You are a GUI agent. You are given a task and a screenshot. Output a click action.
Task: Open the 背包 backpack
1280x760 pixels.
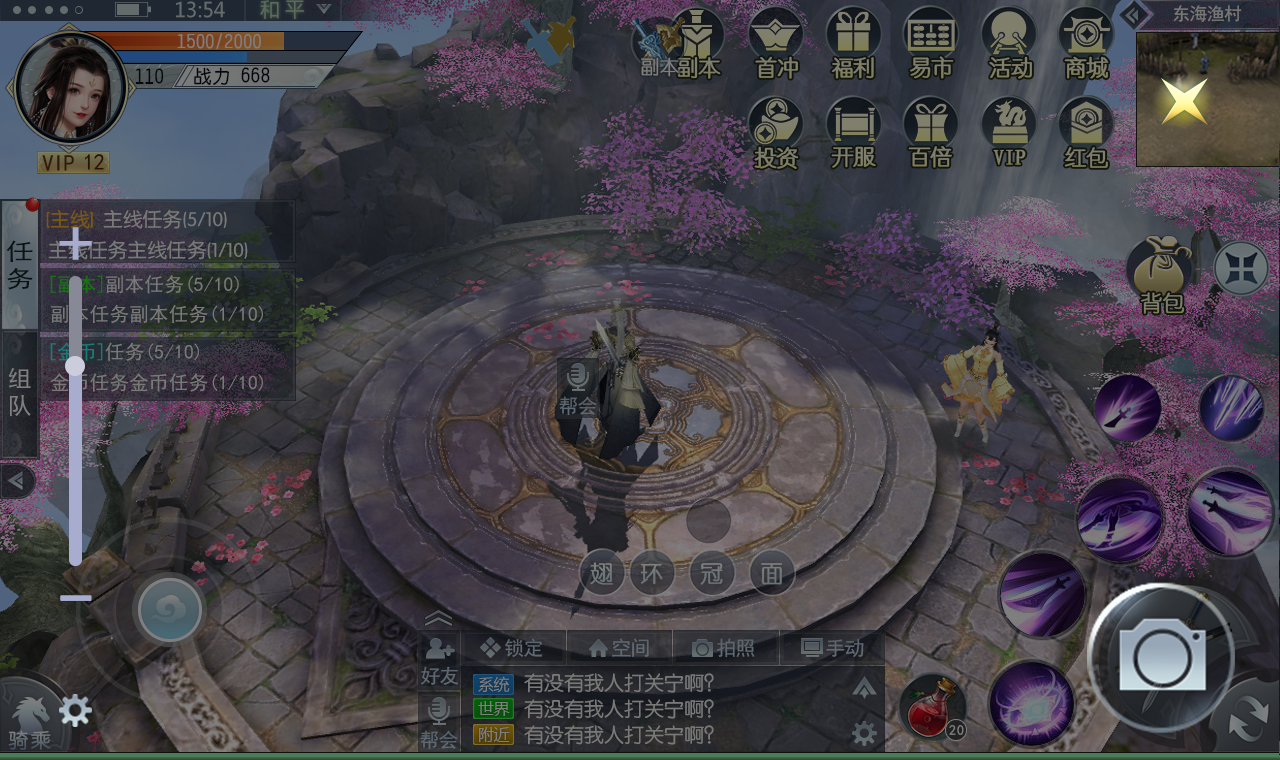1162,274
